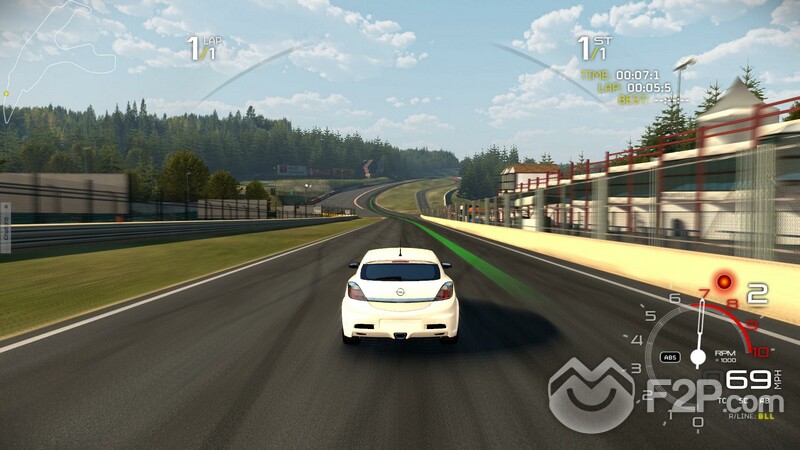This screenshot has height=450, width=800.
Task: Select the yellow player marker on track map
Action: click(x=6, y=93)
